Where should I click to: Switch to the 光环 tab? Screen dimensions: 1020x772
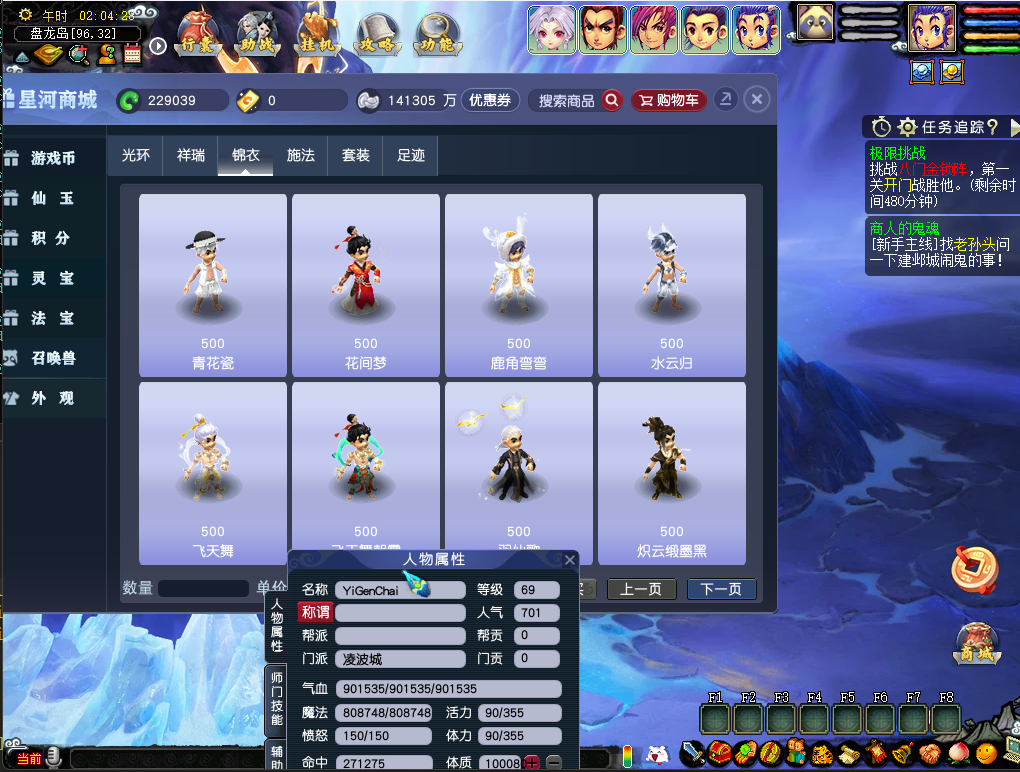(x=135, y=156)
